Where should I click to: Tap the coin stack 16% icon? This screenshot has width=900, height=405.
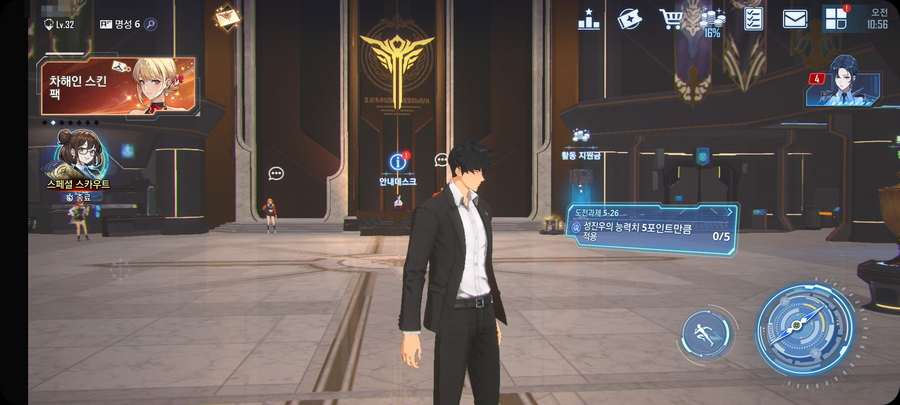(712, 22)
